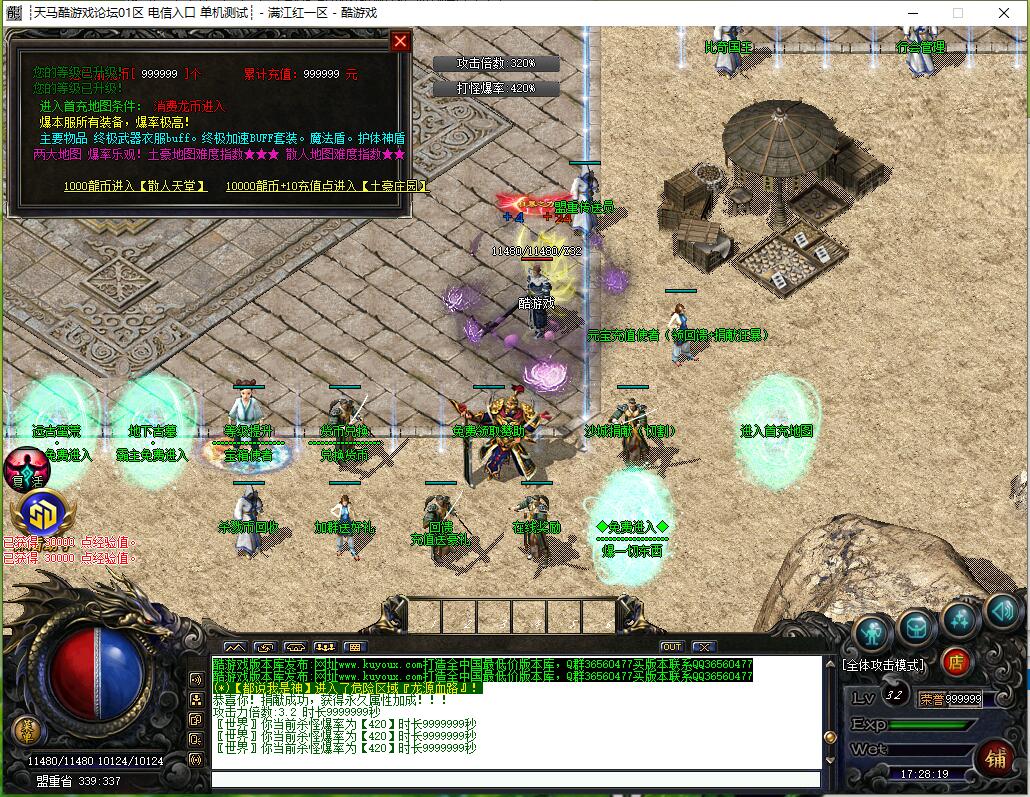The image size is (1030, 797).
Task: Open the skills sparkle icon
Action: point(960,618)
